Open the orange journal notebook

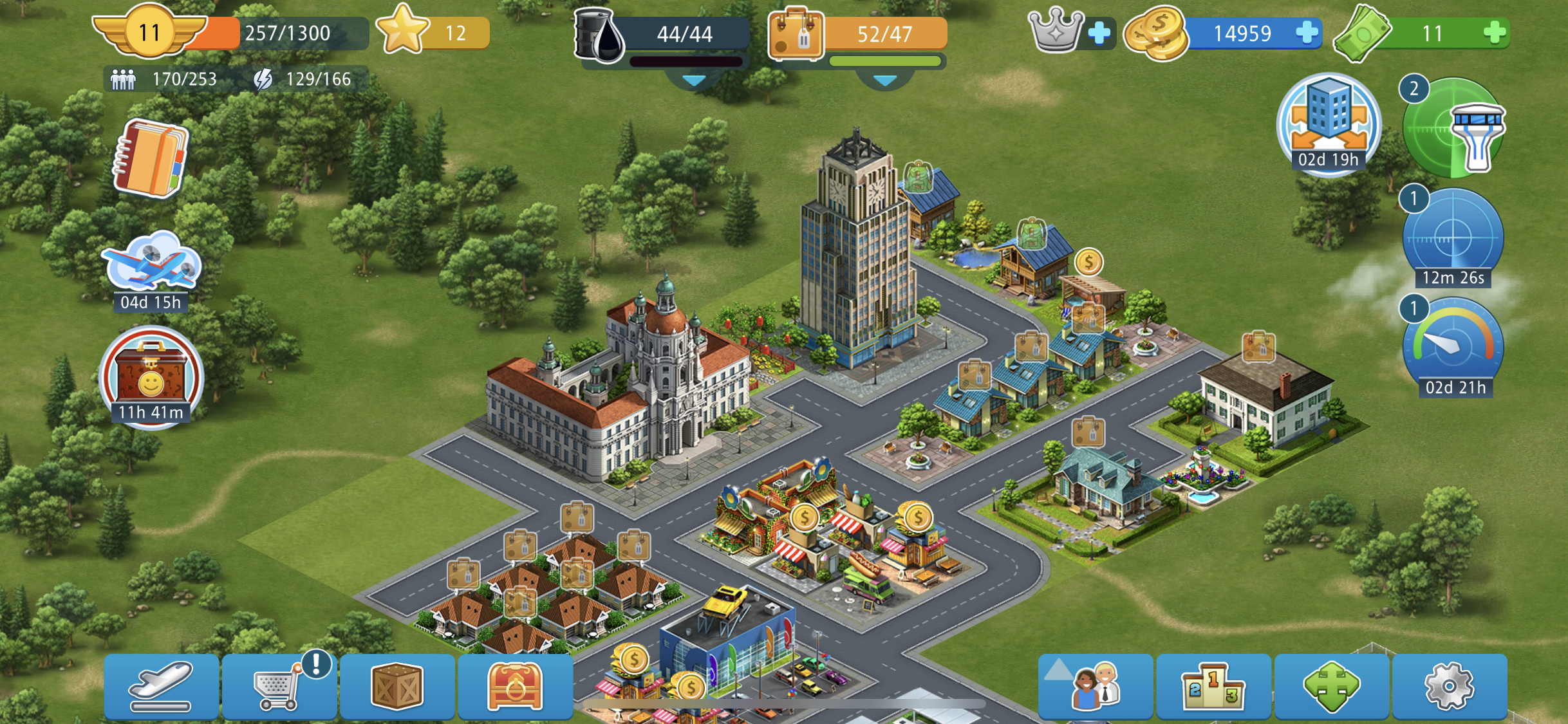coord(151,158)
